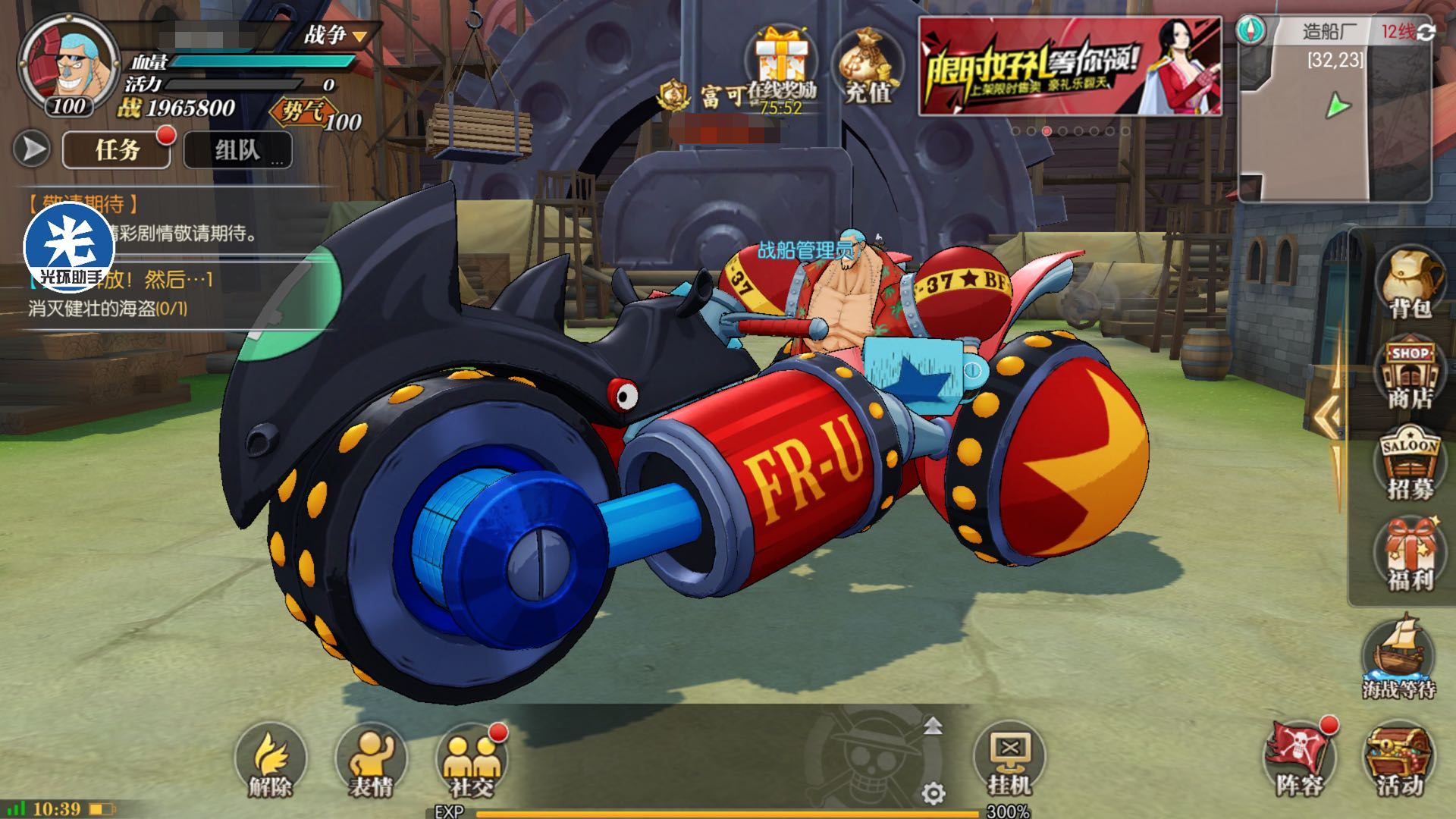This screenshot has height=819, width=1456.
Task: Open Franky's character portrait
Action: pyautogui.click(x=68, y=64)
